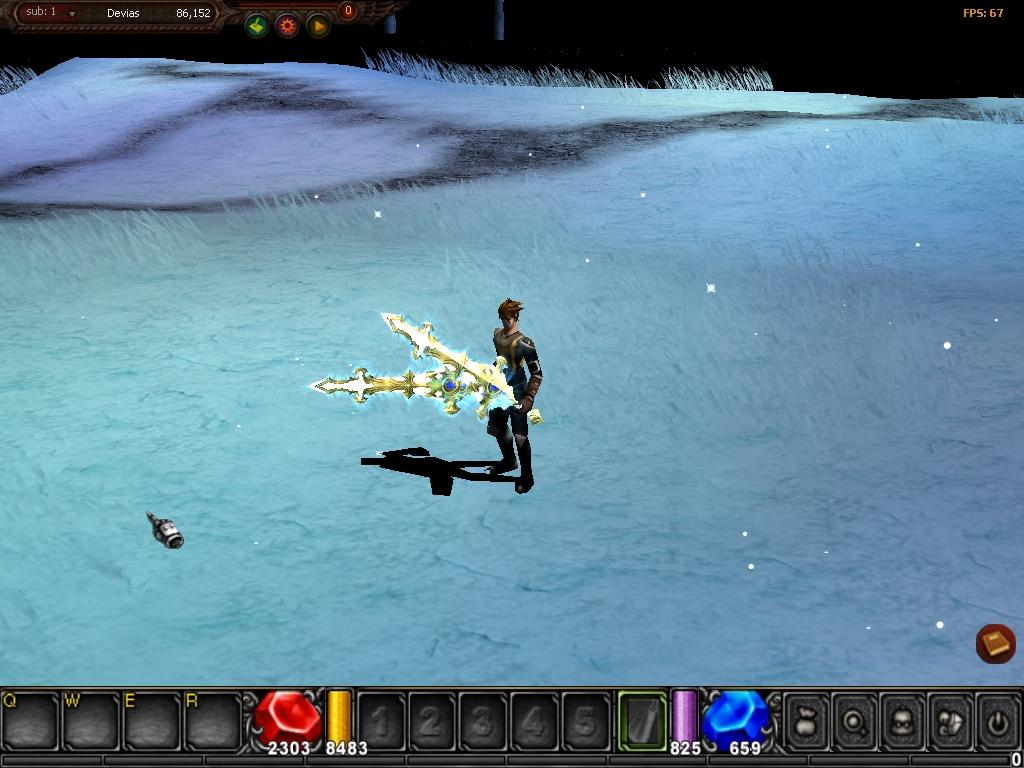Open the inventory bag button
Image resolution: width=1024 pixels, height=768 pixels.
[805, 719]
